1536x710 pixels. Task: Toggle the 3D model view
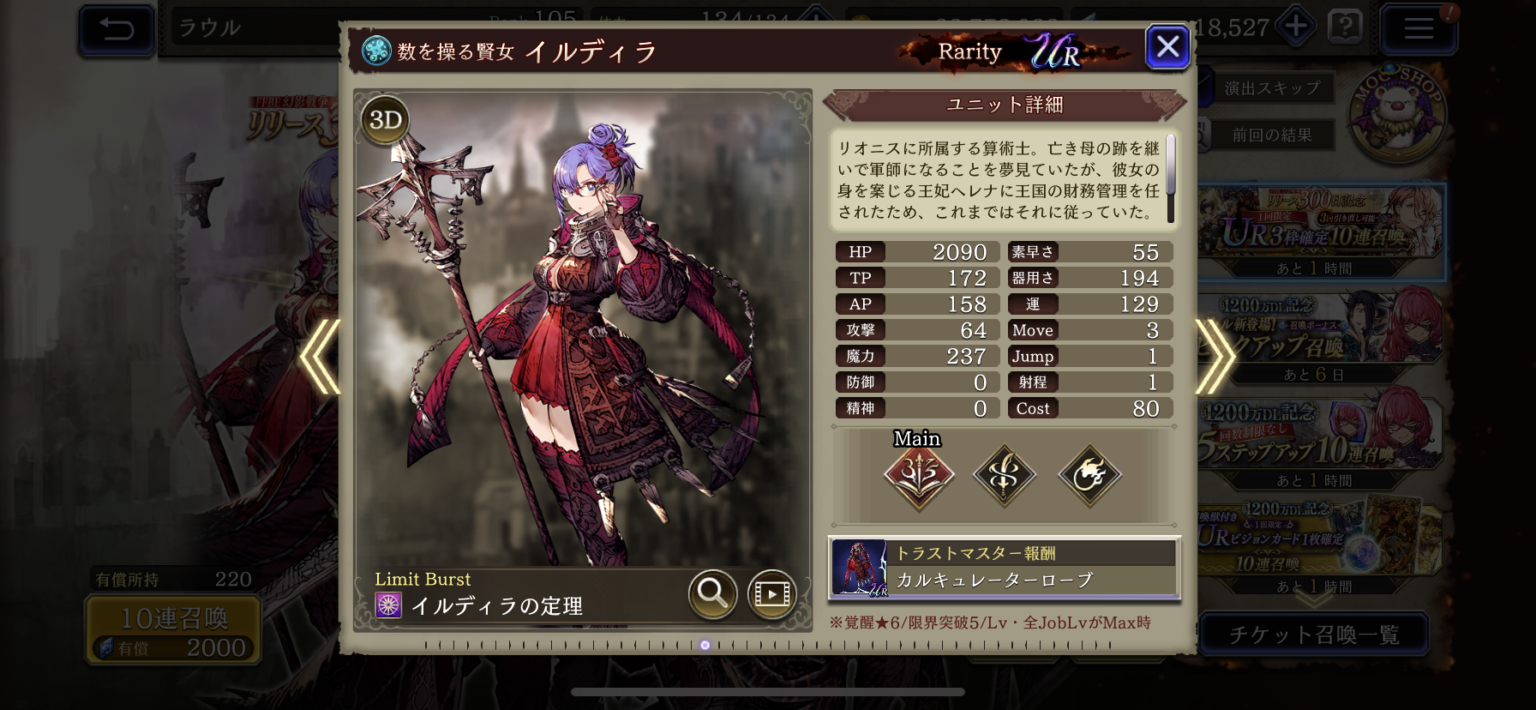pyautogui.click(x=385, y=121)
